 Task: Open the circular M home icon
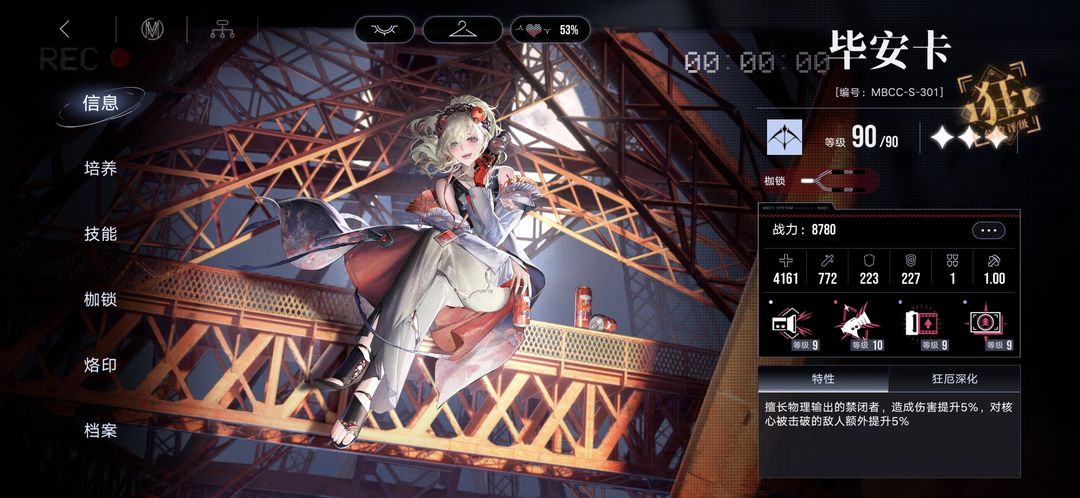(x=152, y=29)
